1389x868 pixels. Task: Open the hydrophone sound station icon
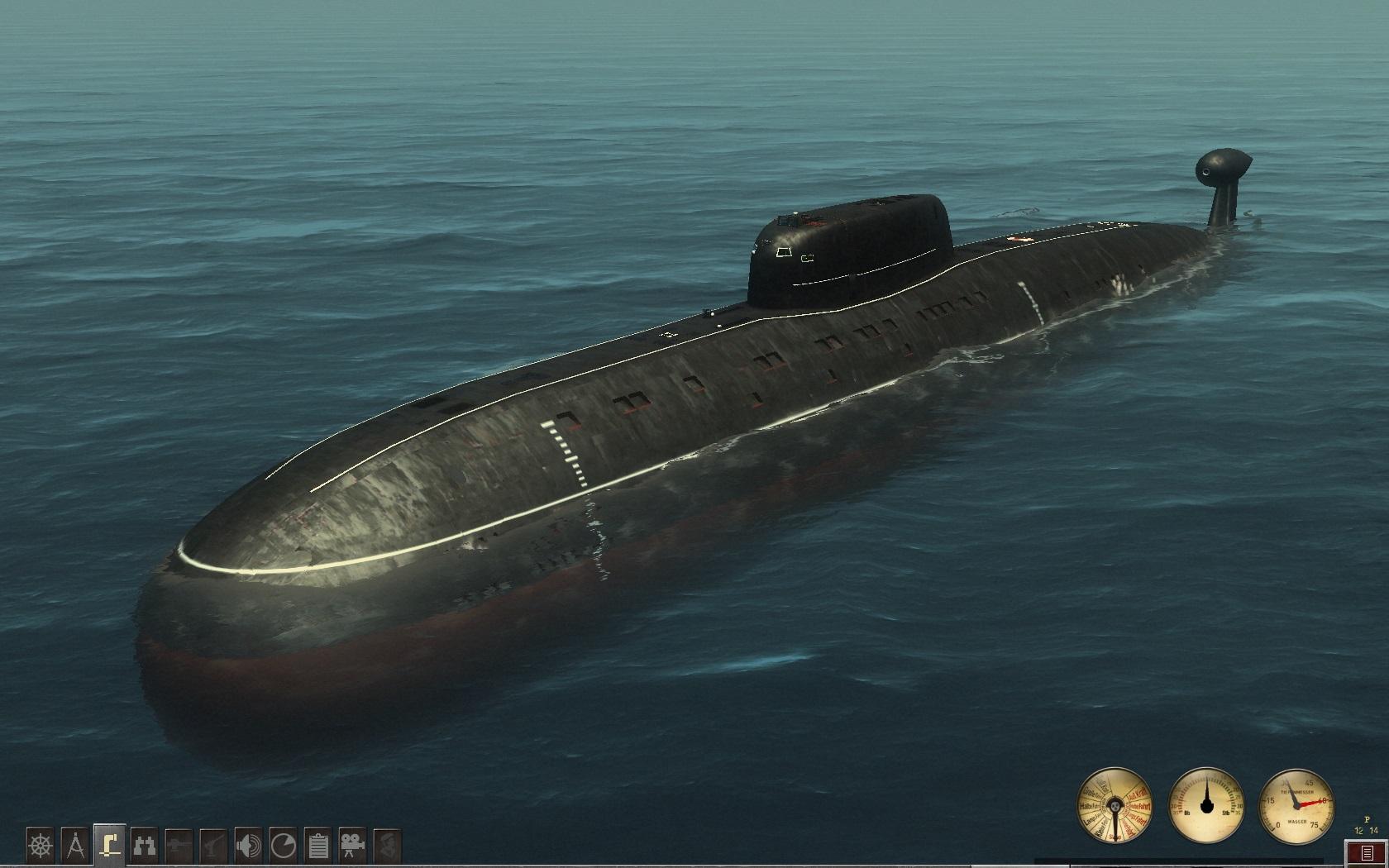pos(249,846)
